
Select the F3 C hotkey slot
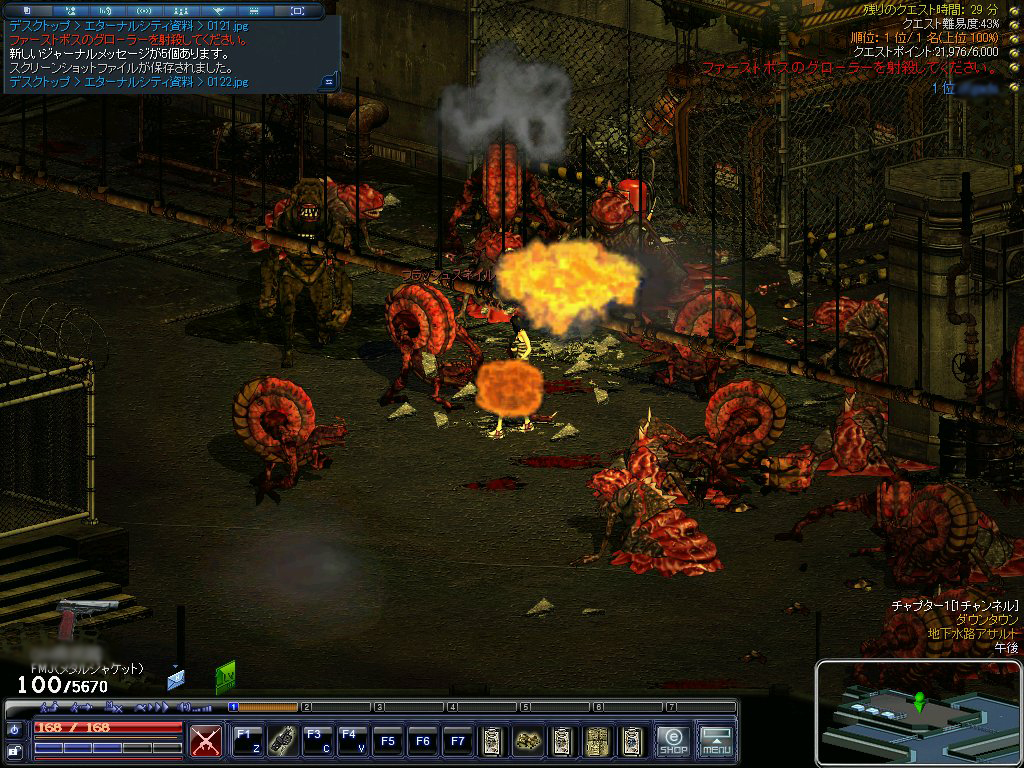tap(317, 741)
